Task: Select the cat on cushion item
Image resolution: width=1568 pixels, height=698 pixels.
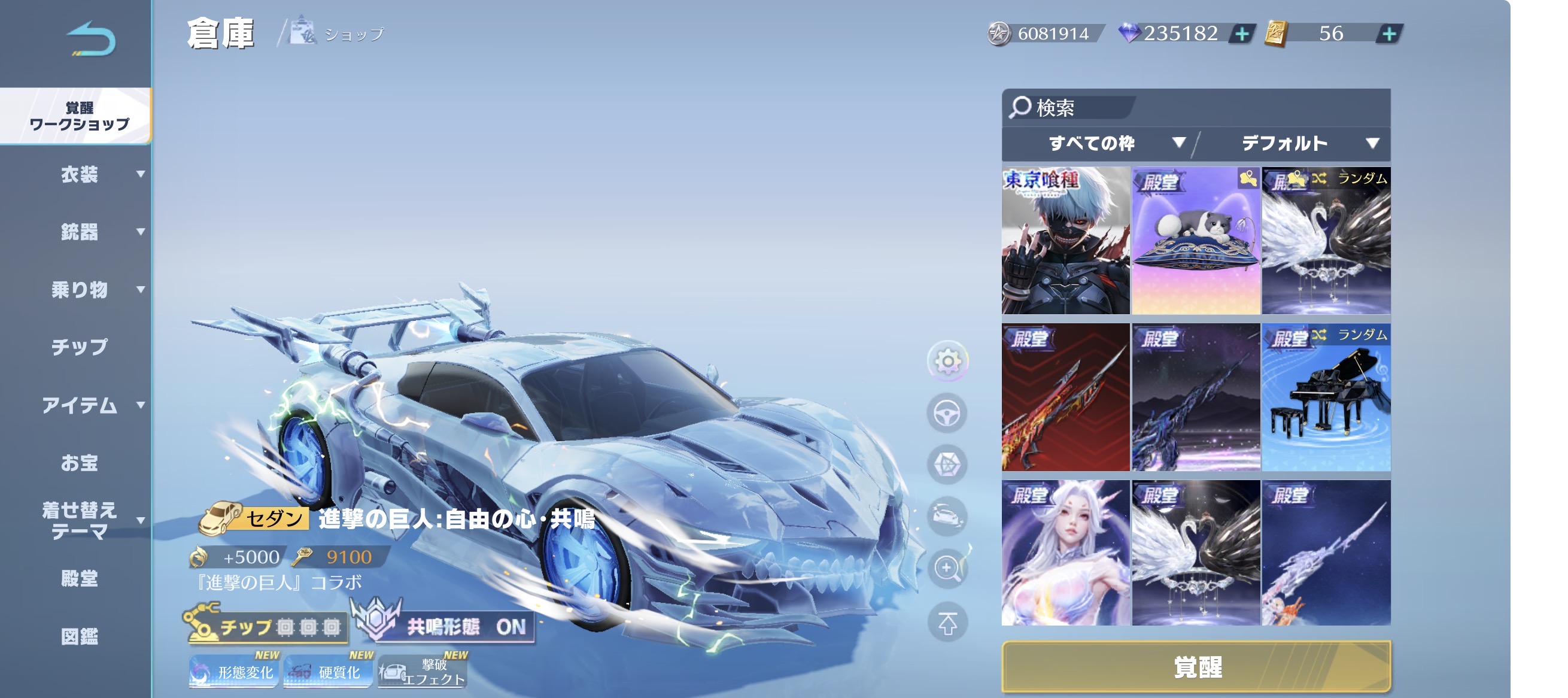Action: (1196, 241)
